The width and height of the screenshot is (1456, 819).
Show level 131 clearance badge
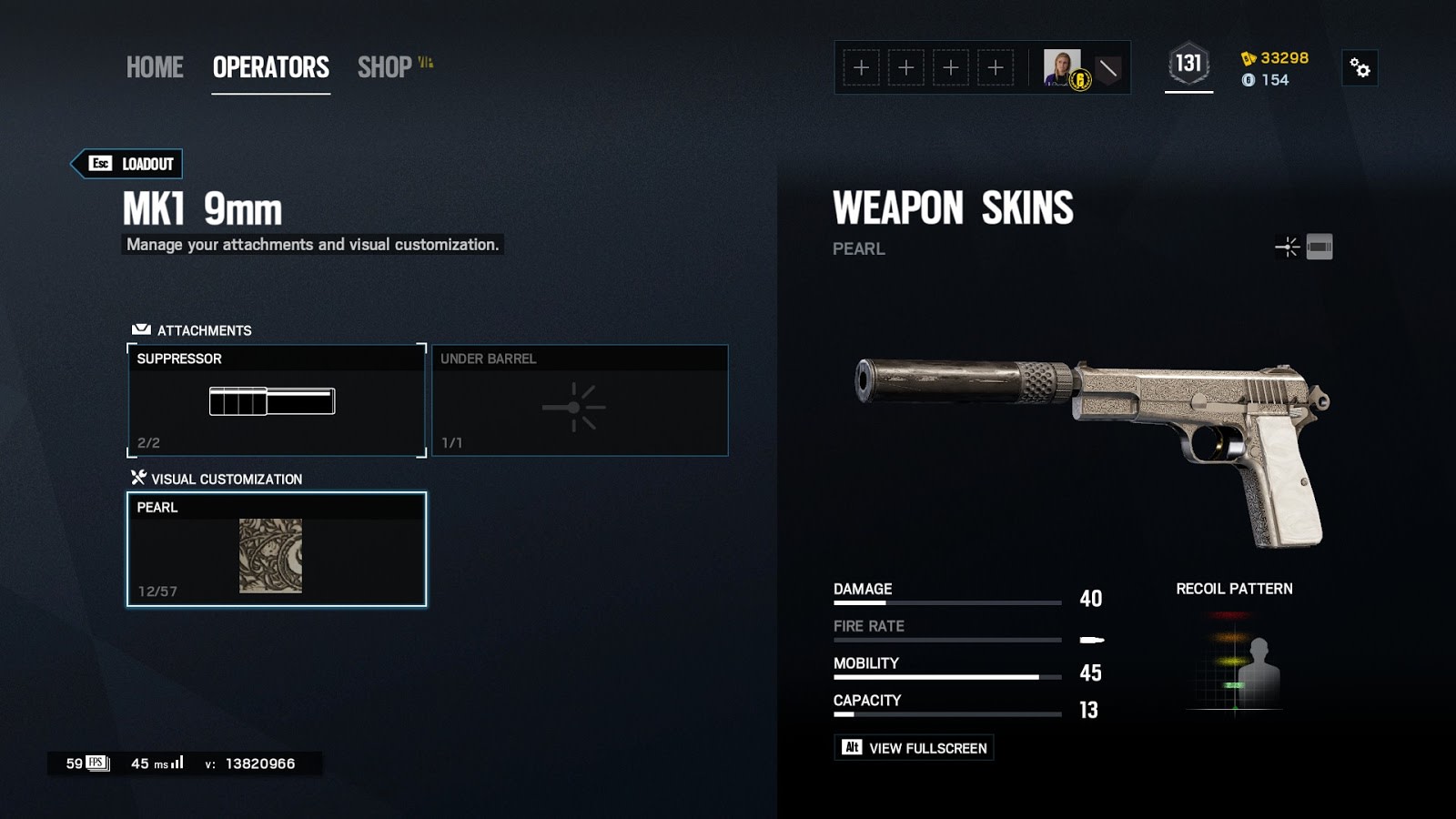[1188, 65]
